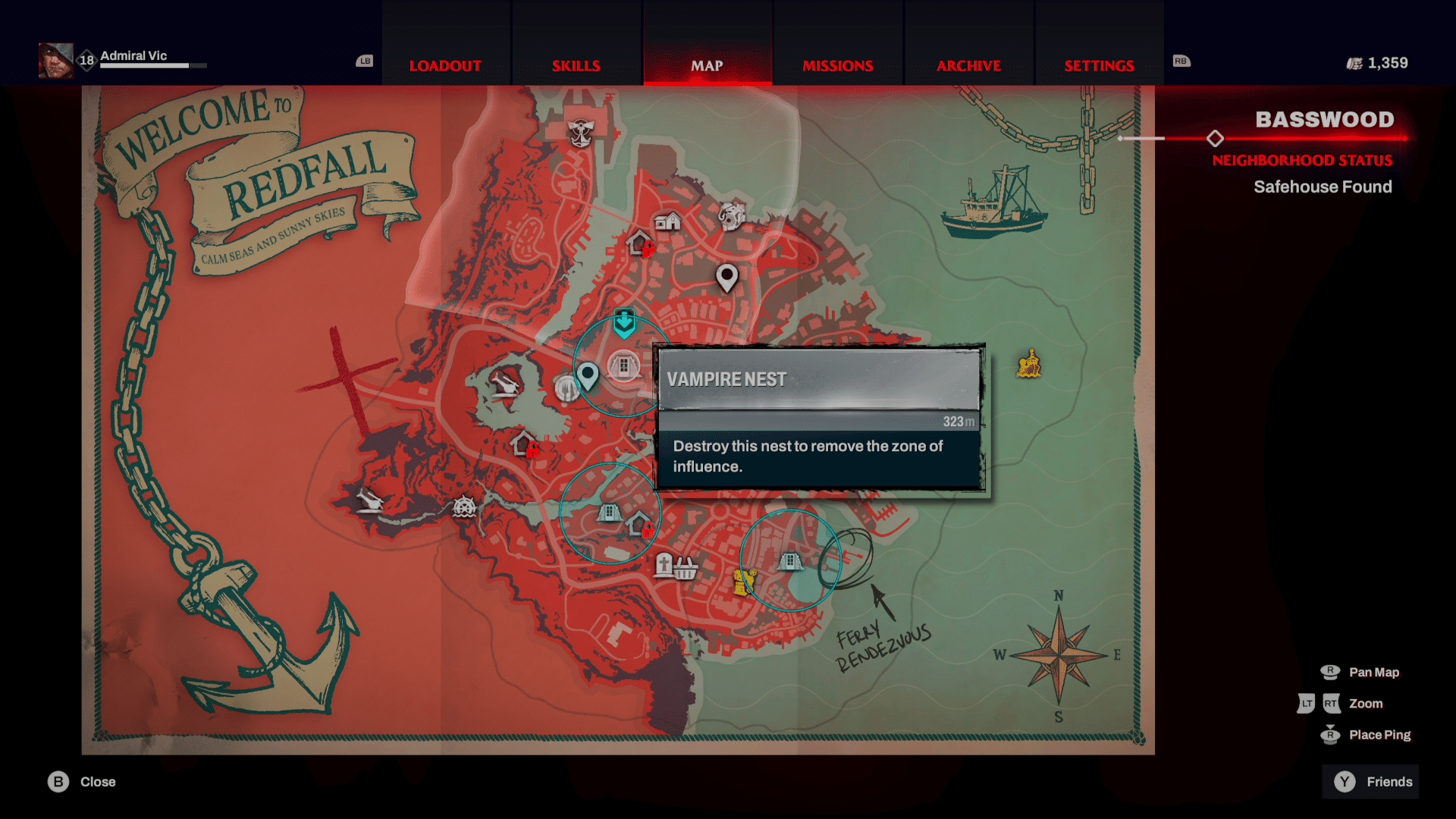1456x819 pixels.
Task: Select the cyan tracked objective marker
Action: point(623,324)
